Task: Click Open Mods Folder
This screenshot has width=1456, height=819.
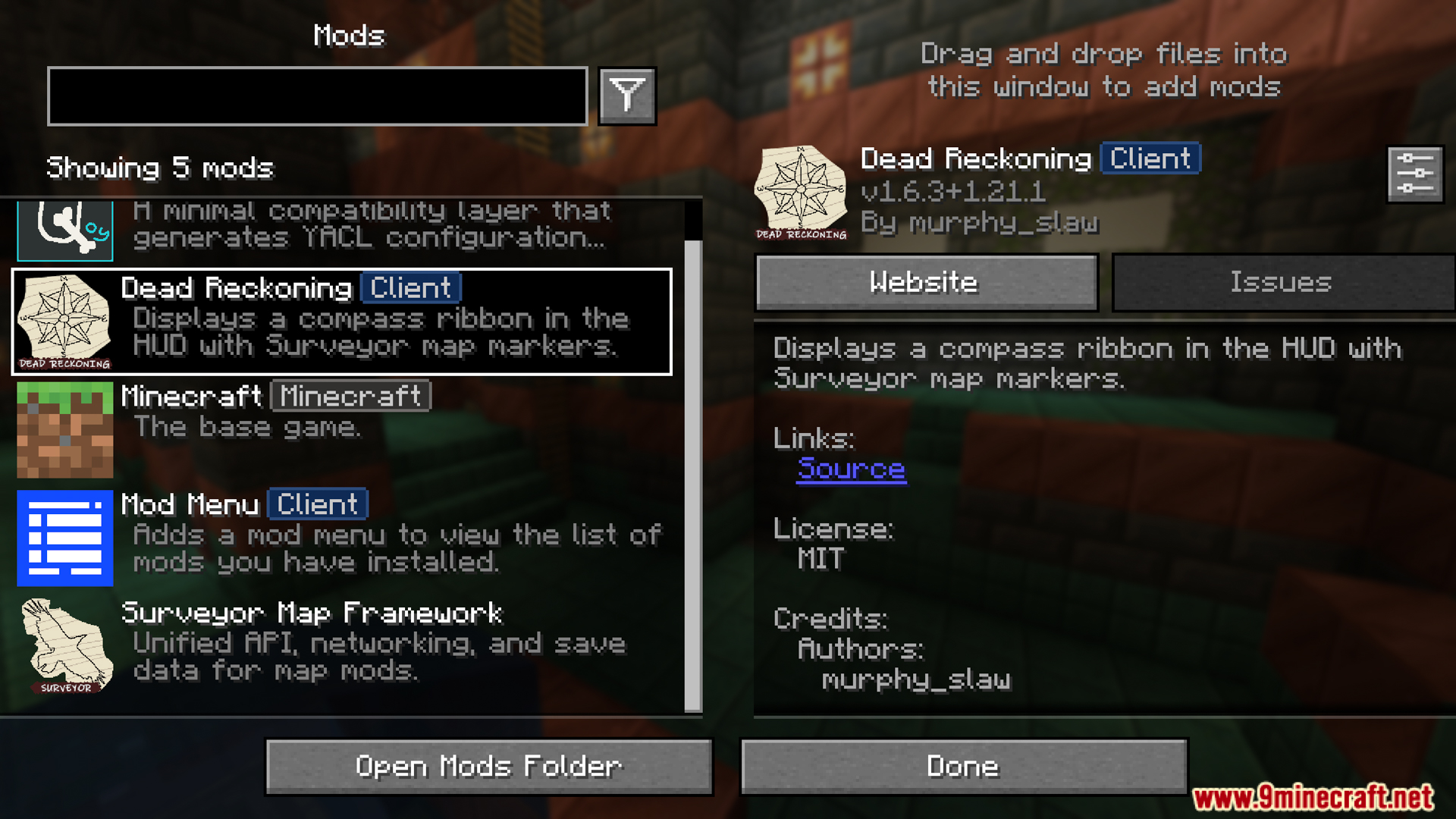Action: coord(488,766)
